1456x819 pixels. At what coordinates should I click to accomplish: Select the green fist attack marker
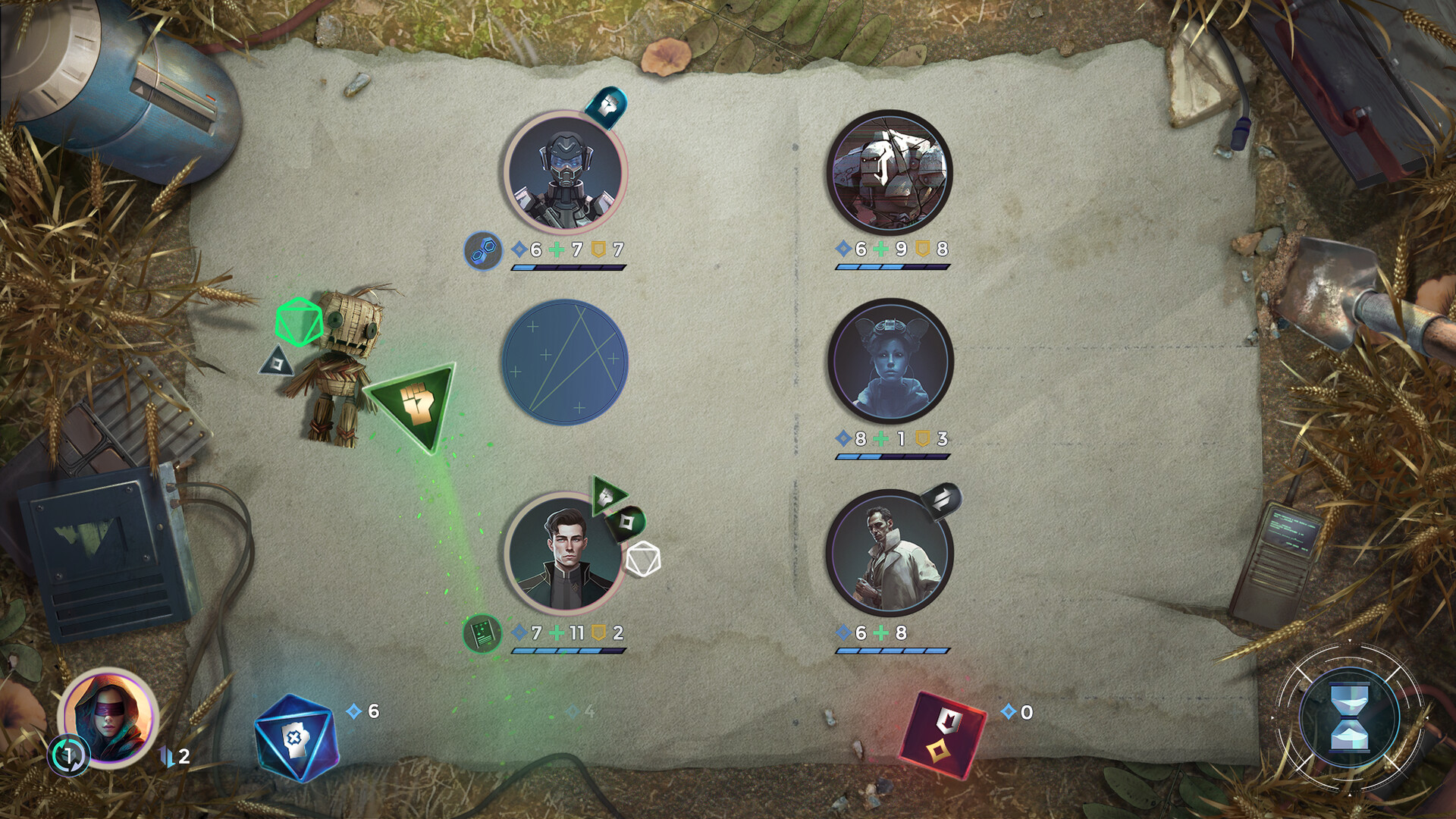coord(413,402)
